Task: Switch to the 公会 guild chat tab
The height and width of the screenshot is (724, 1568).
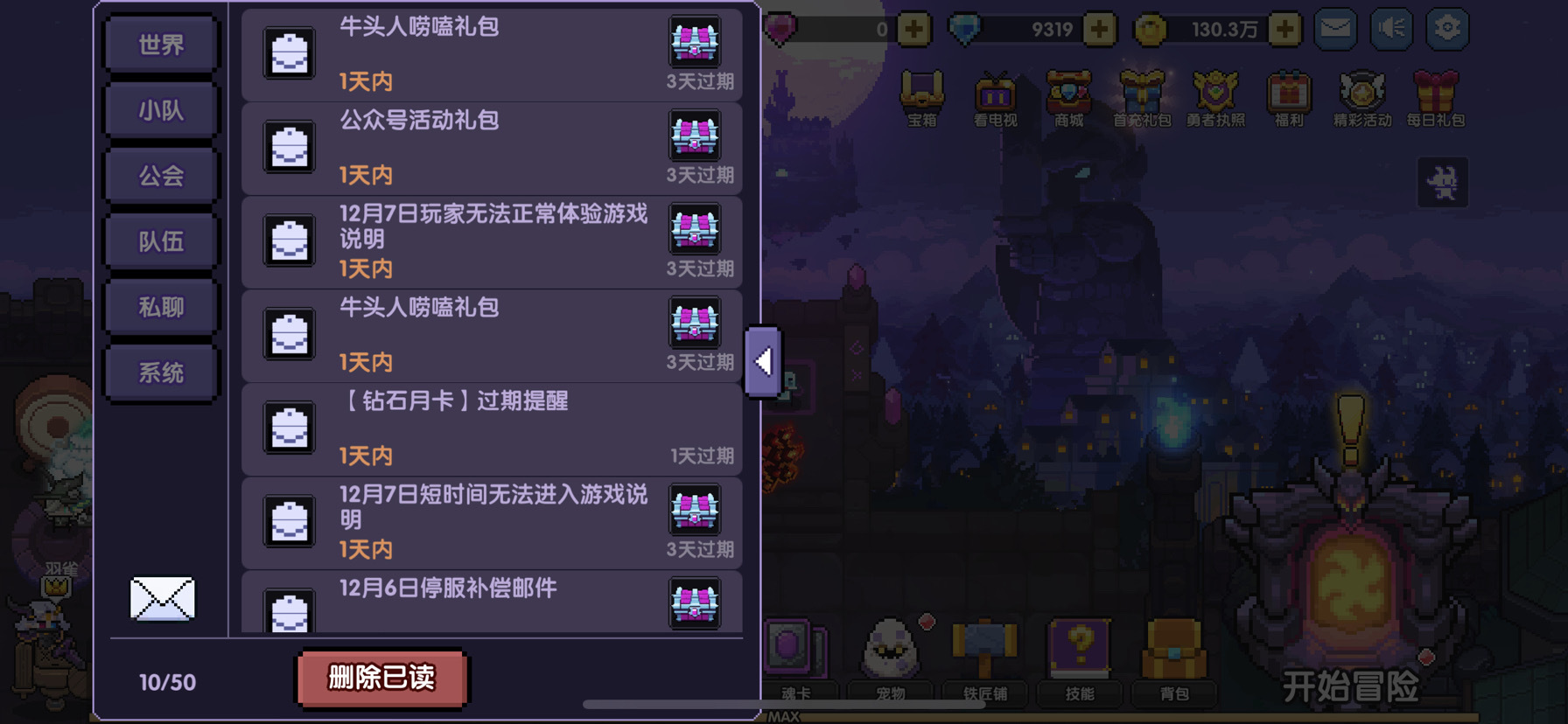Action: tap(160, 175)
